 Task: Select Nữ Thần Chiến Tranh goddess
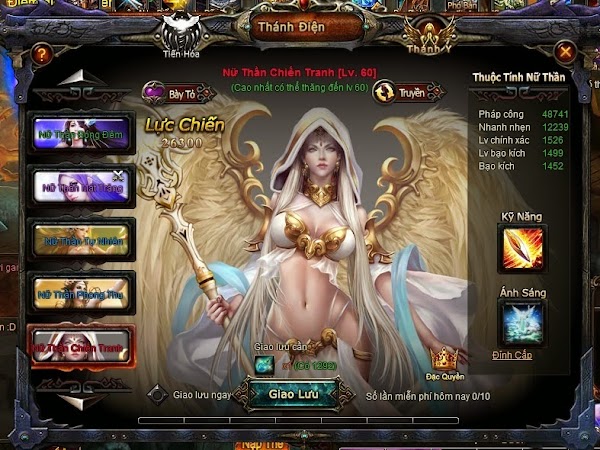click(84, 346)
